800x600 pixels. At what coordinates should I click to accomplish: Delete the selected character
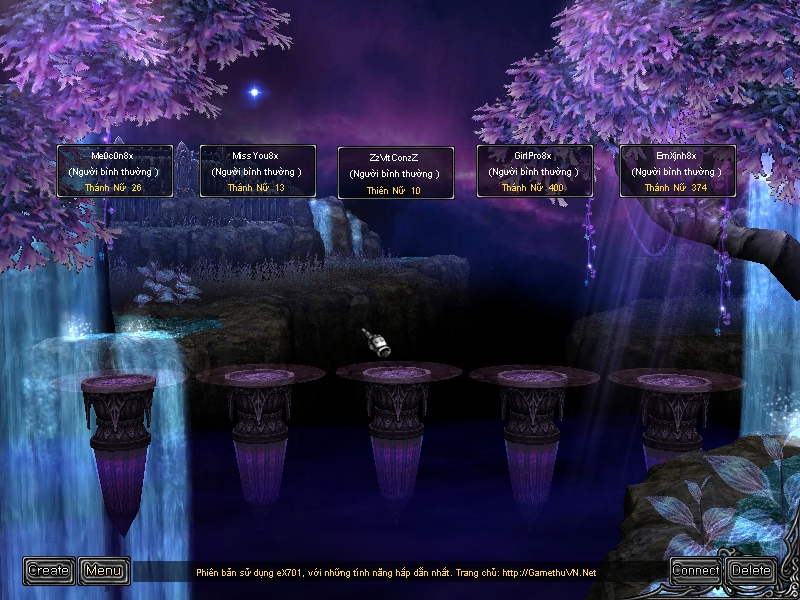tap(751, 570)
